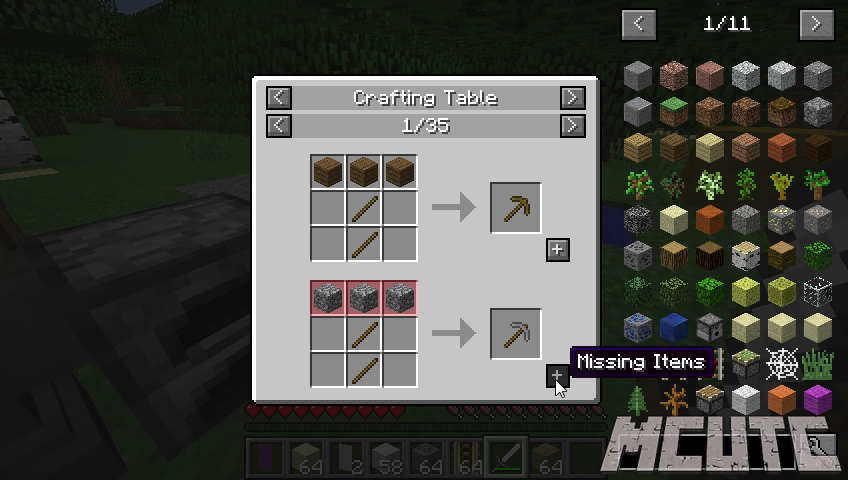The height and width of the screenshot is (480, 848).
Task: Choose the cobweb in the item list
Action: pos(782,364)
